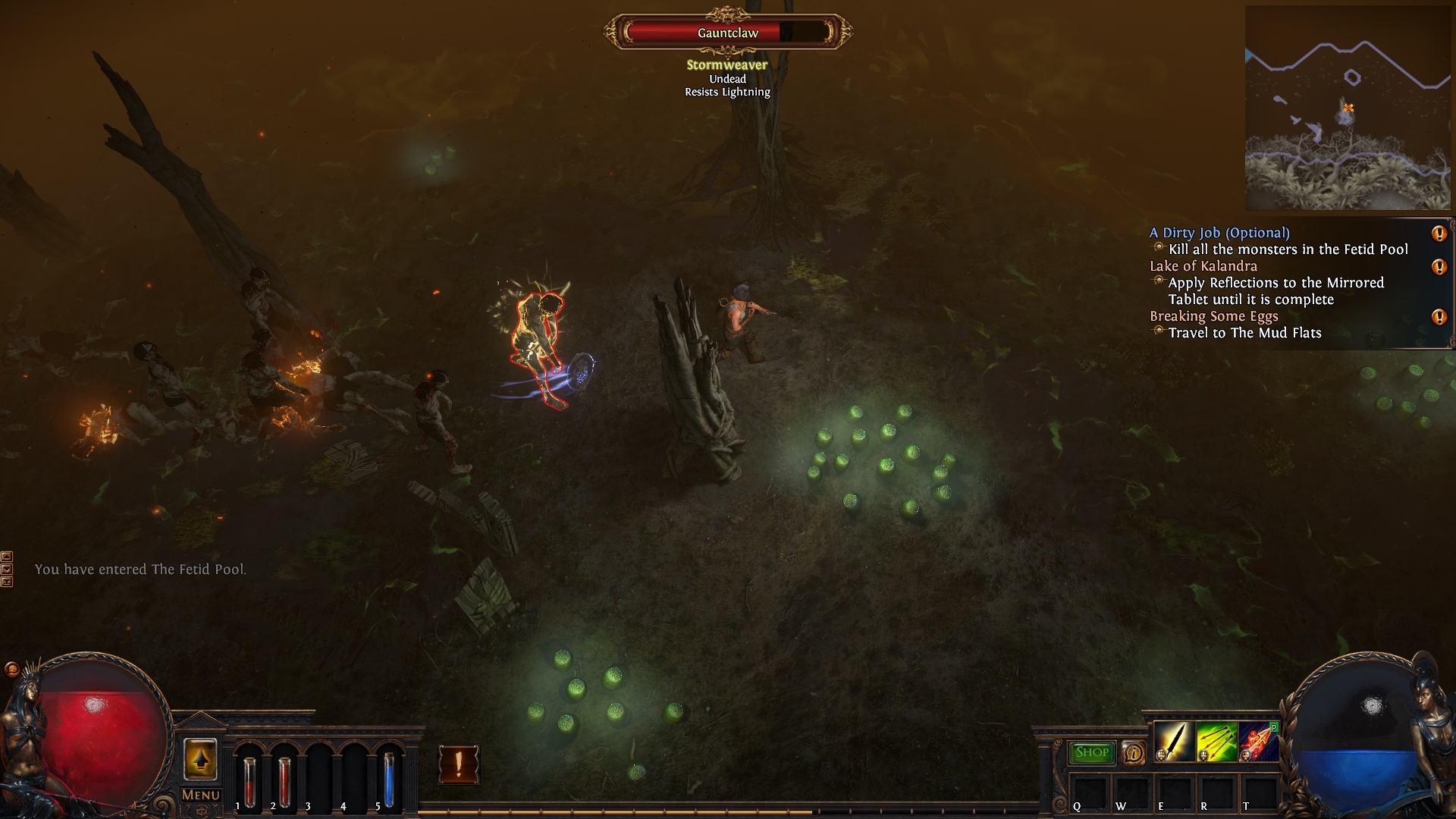Open the orange exclamation notification panel
Viewport: 1456px width, 819px height.
click(458, 763)
